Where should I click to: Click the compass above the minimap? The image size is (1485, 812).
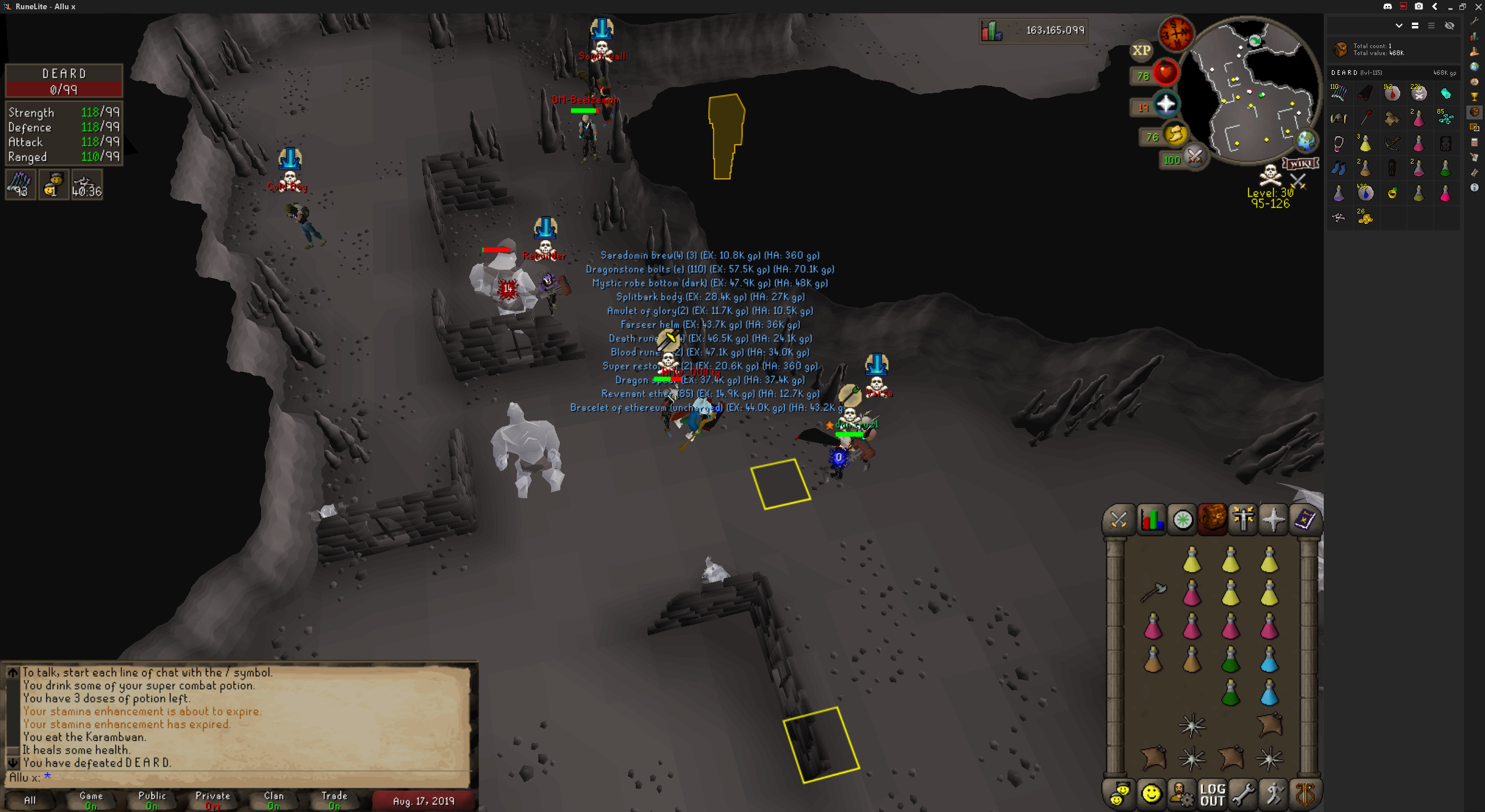(1176, 32)
